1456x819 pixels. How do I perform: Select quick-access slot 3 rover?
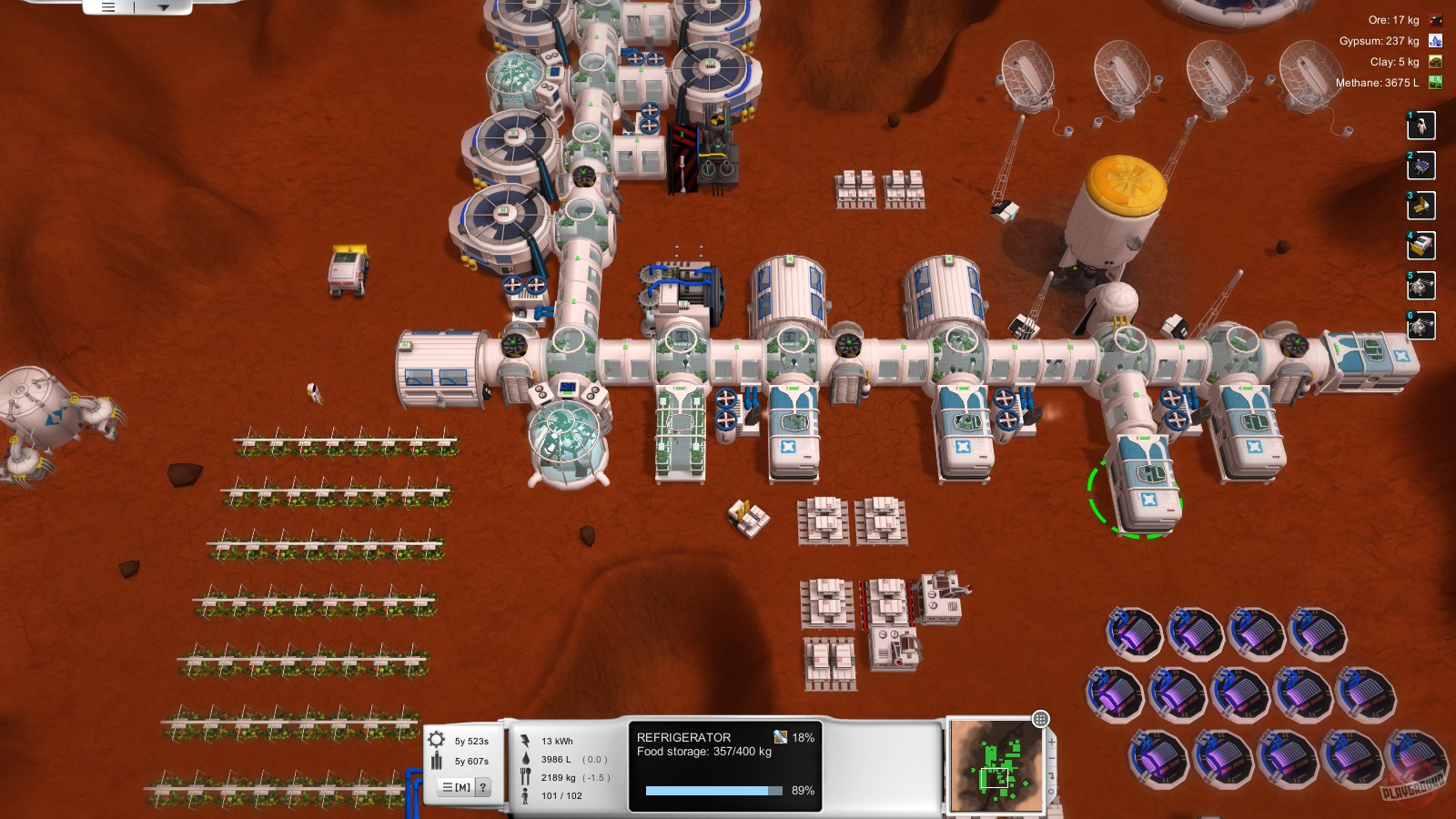tap(1420, 206)
